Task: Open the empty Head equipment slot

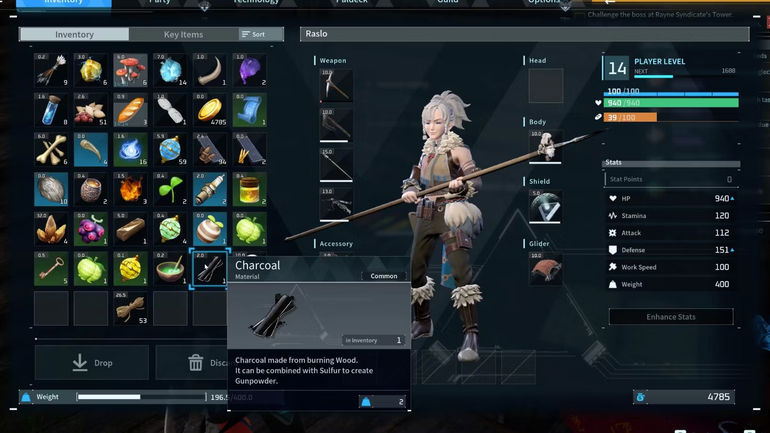Action: (545, 85)
